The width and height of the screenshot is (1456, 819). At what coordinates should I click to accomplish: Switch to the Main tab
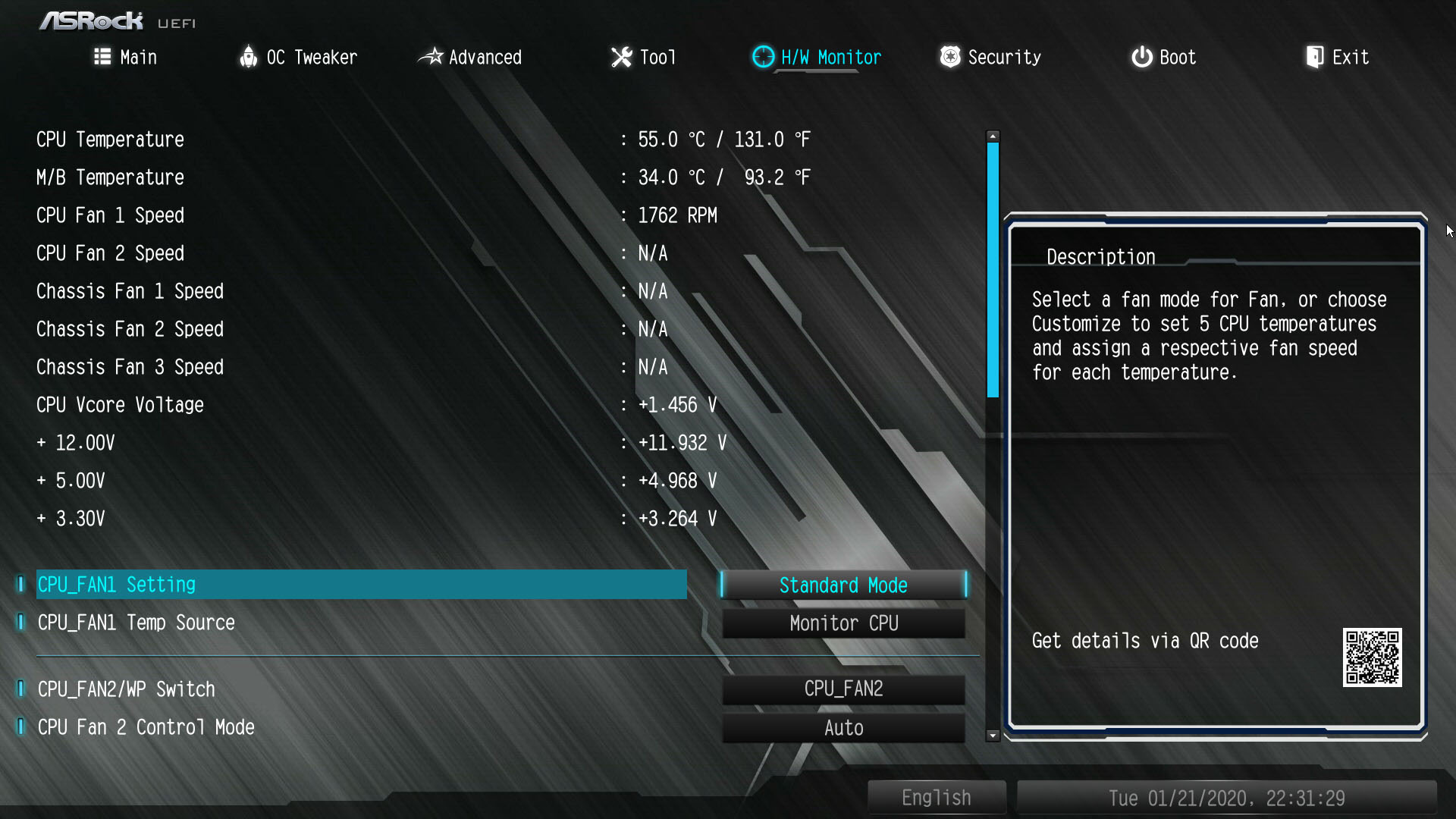point(126,58)
